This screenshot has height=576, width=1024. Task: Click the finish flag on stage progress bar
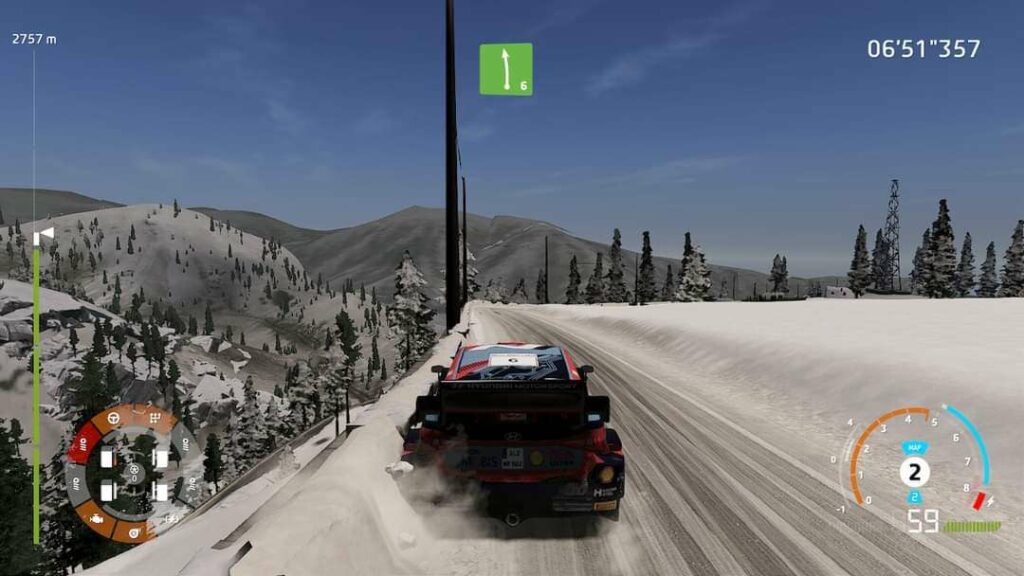(x=44, y=235)
